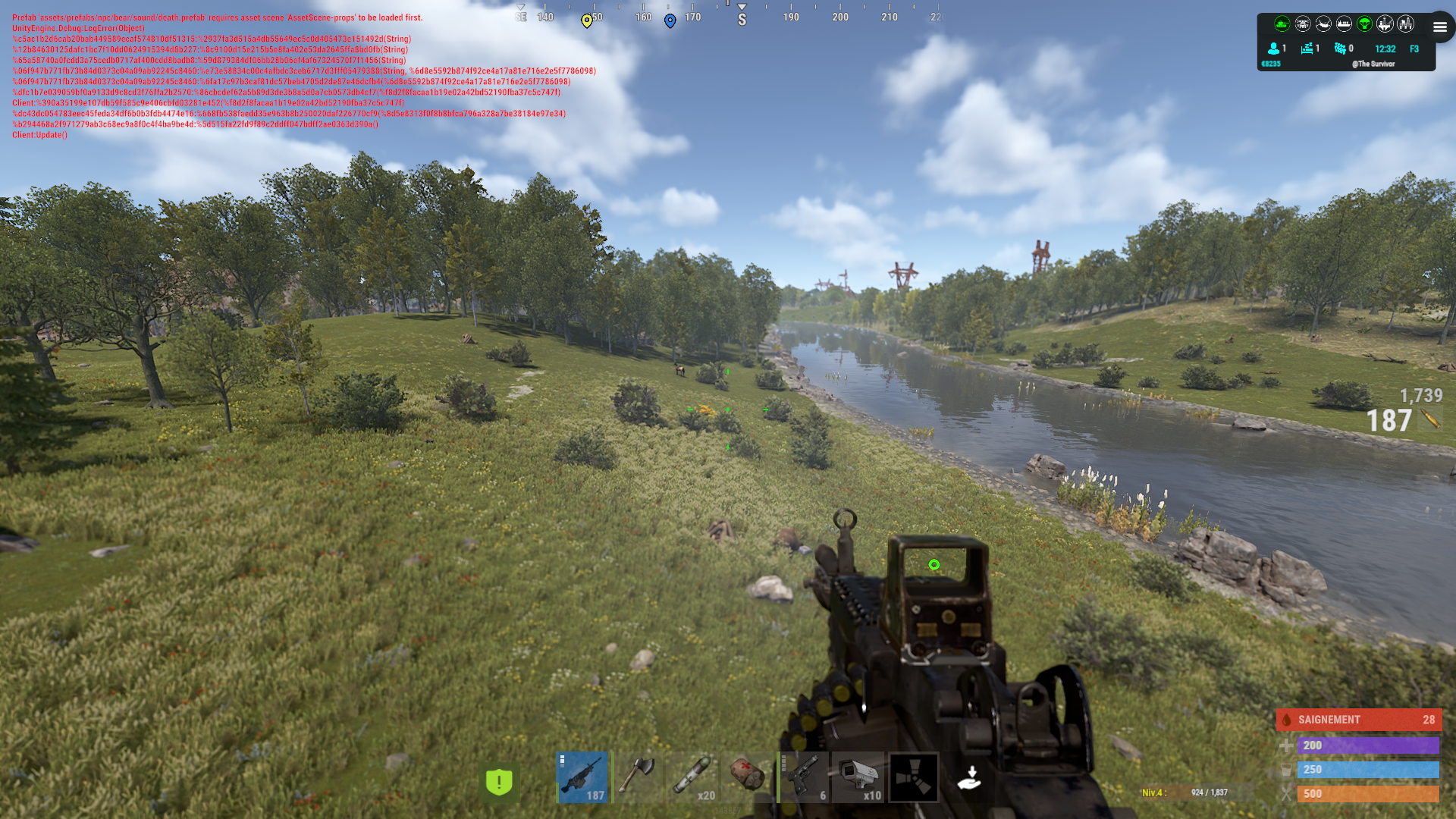1456x819 pixels.
Task: Click the large oil rig event icon
Action: click(1405, 24)
